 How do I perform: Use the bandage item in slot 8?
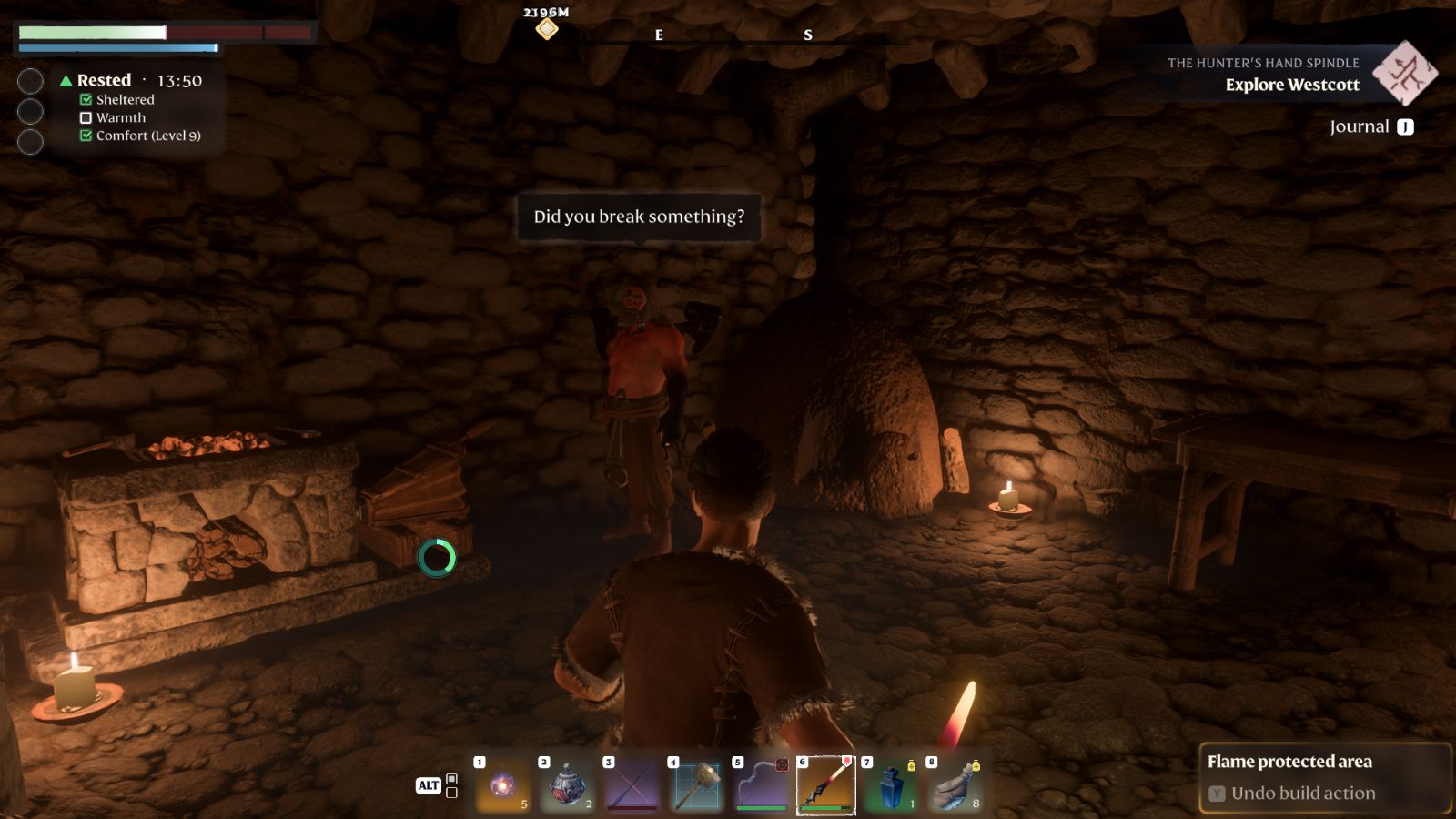[955, 785]
